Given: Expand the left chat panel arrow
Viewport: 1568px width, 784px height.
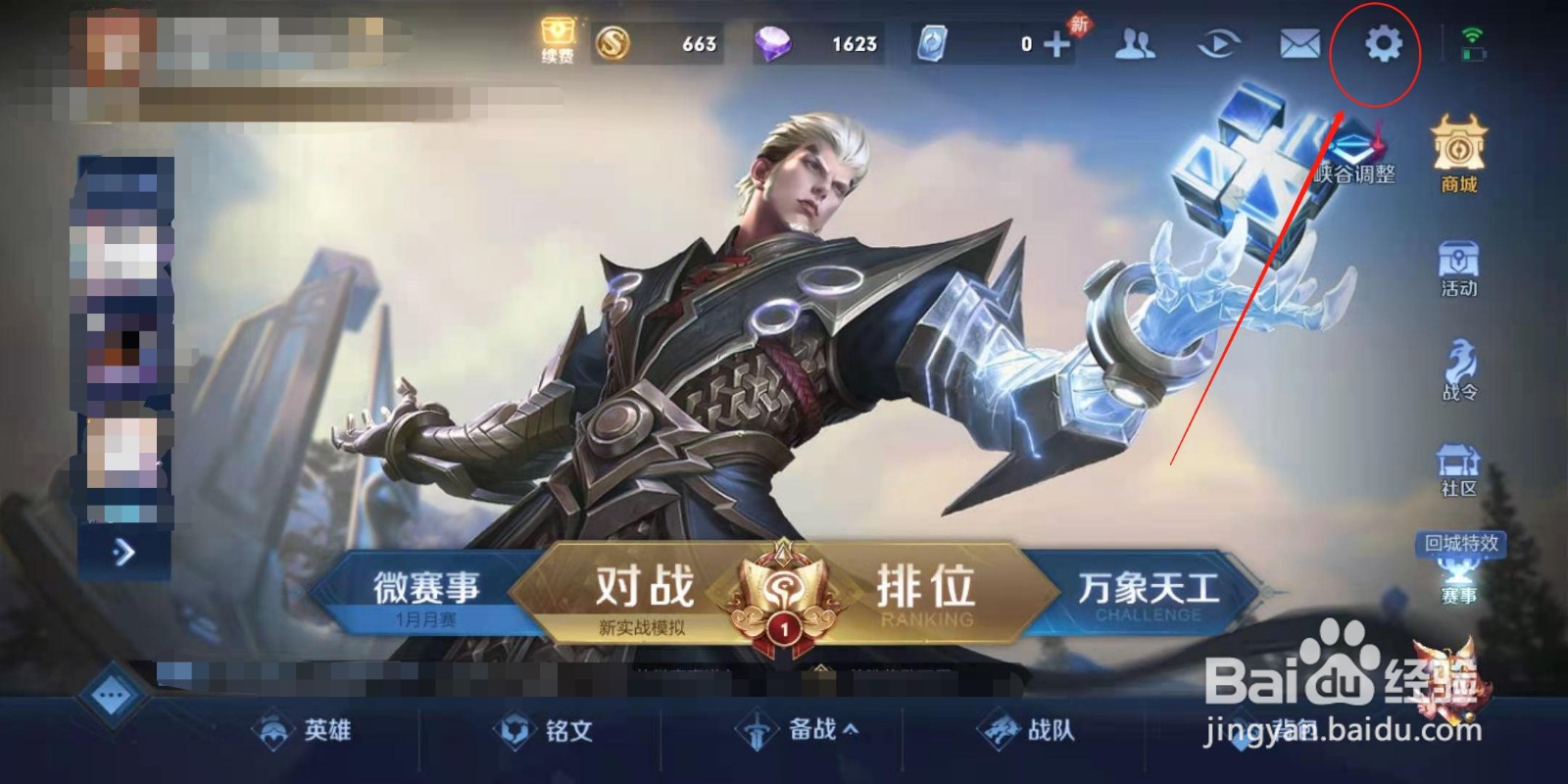Looking at the screenshot, I should point(123,553).
